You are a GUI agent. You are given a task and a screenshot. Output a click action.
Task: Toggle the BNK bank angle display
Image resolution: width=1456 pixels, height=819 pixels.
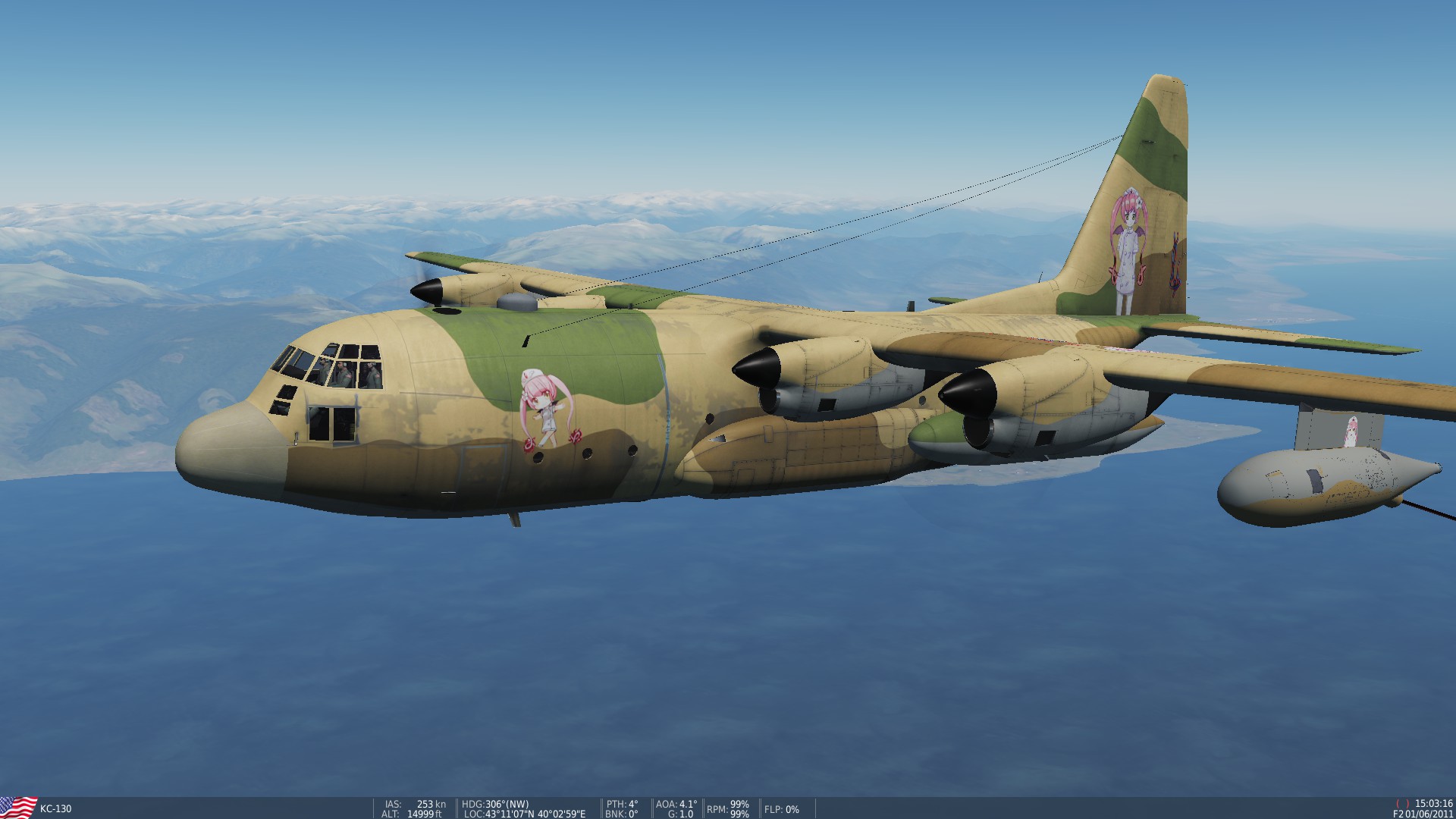pos(622,811)
